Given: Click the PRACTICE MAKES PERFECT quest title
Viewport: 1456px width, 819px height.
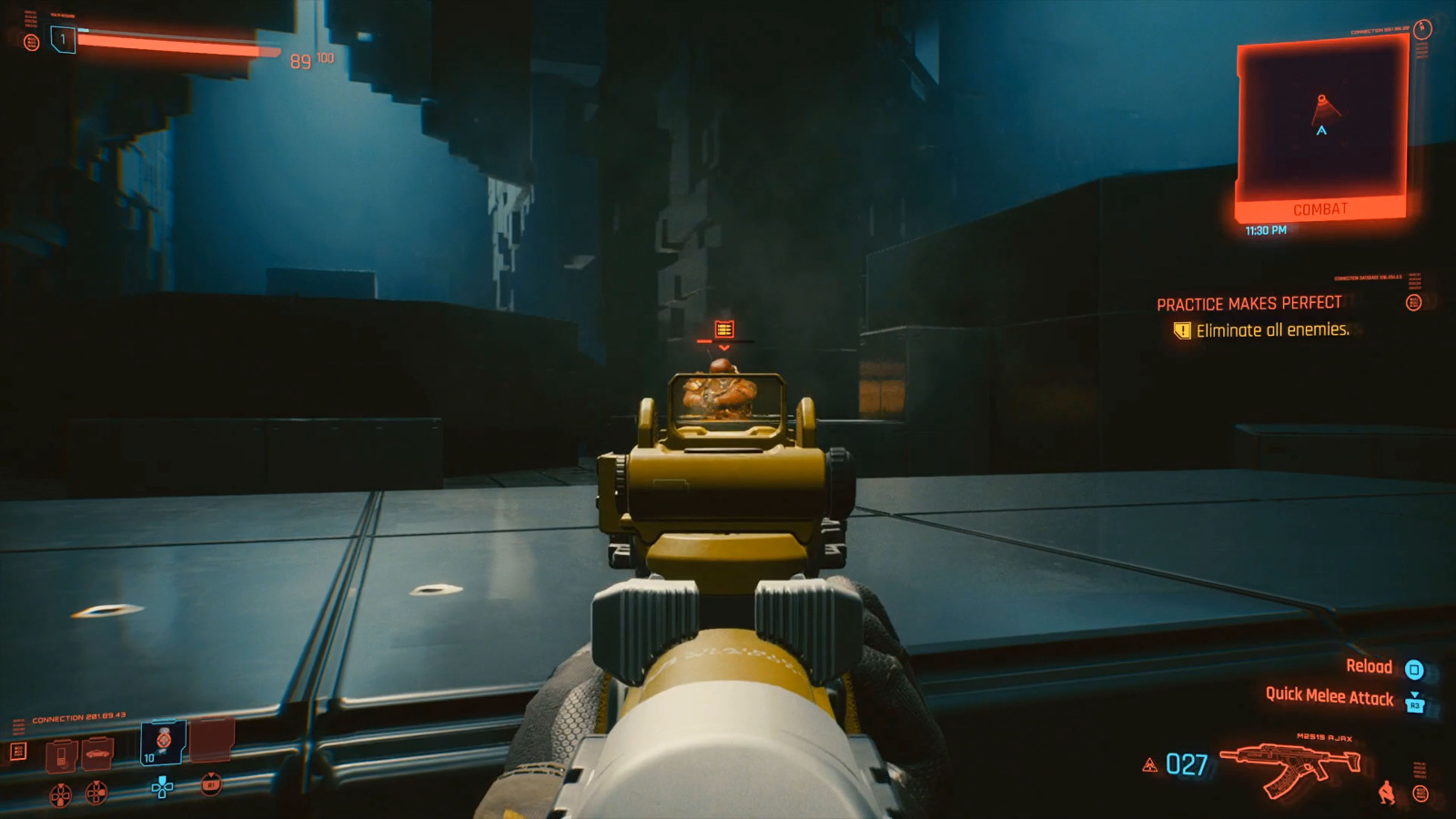Looking at the screenshot, I should tap(1249, 305).
